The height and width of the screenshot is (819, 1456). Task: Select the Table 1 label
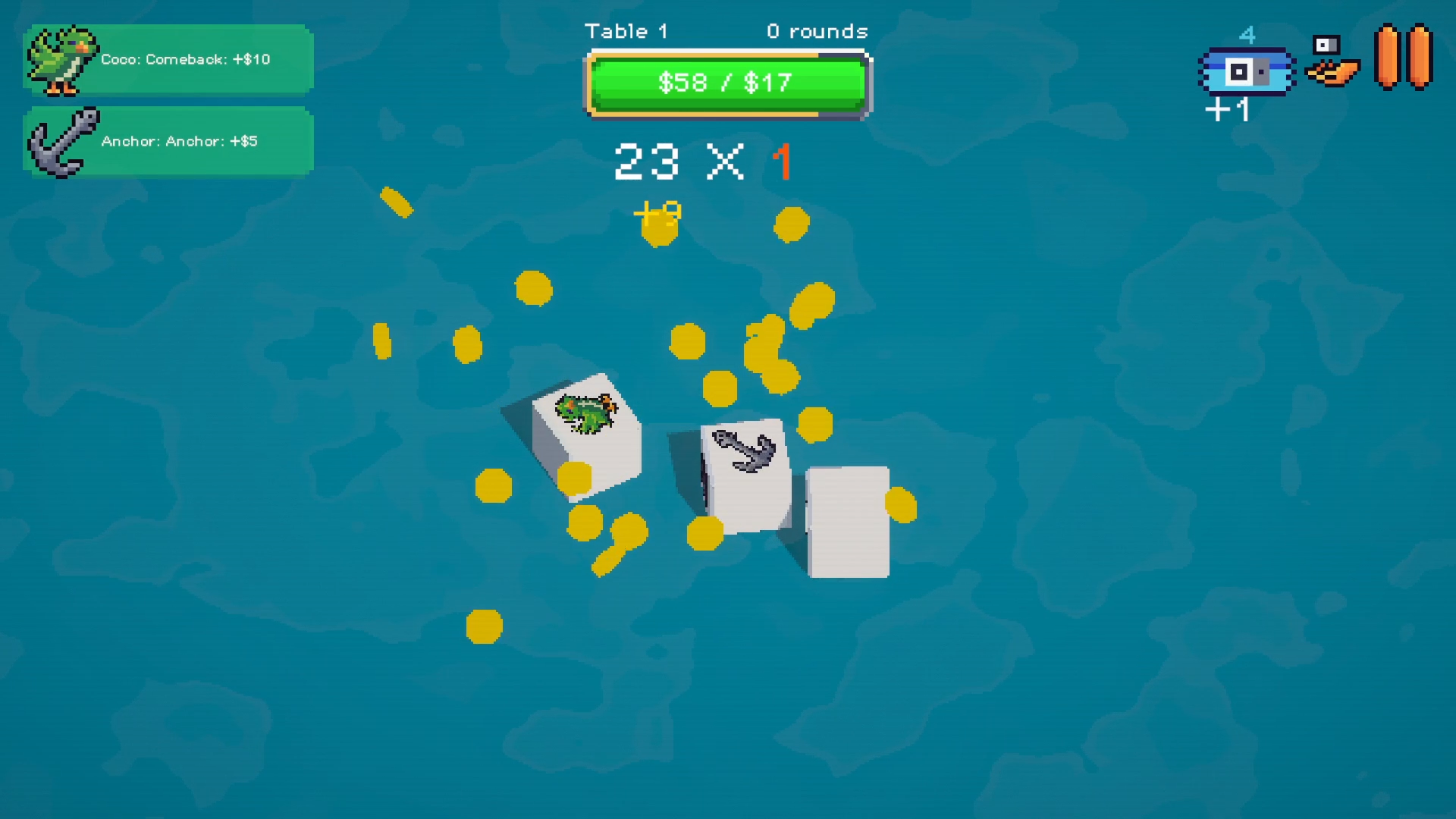pyautogui.click(x=627, y=31)
